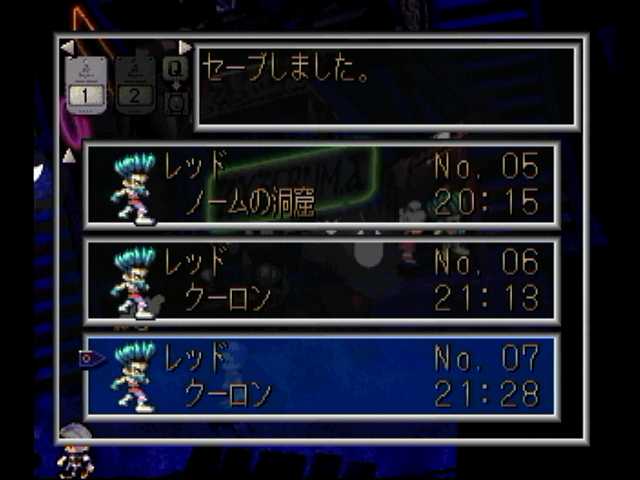Select save file No. 06

pyautogui.click(x=322, y=280)
